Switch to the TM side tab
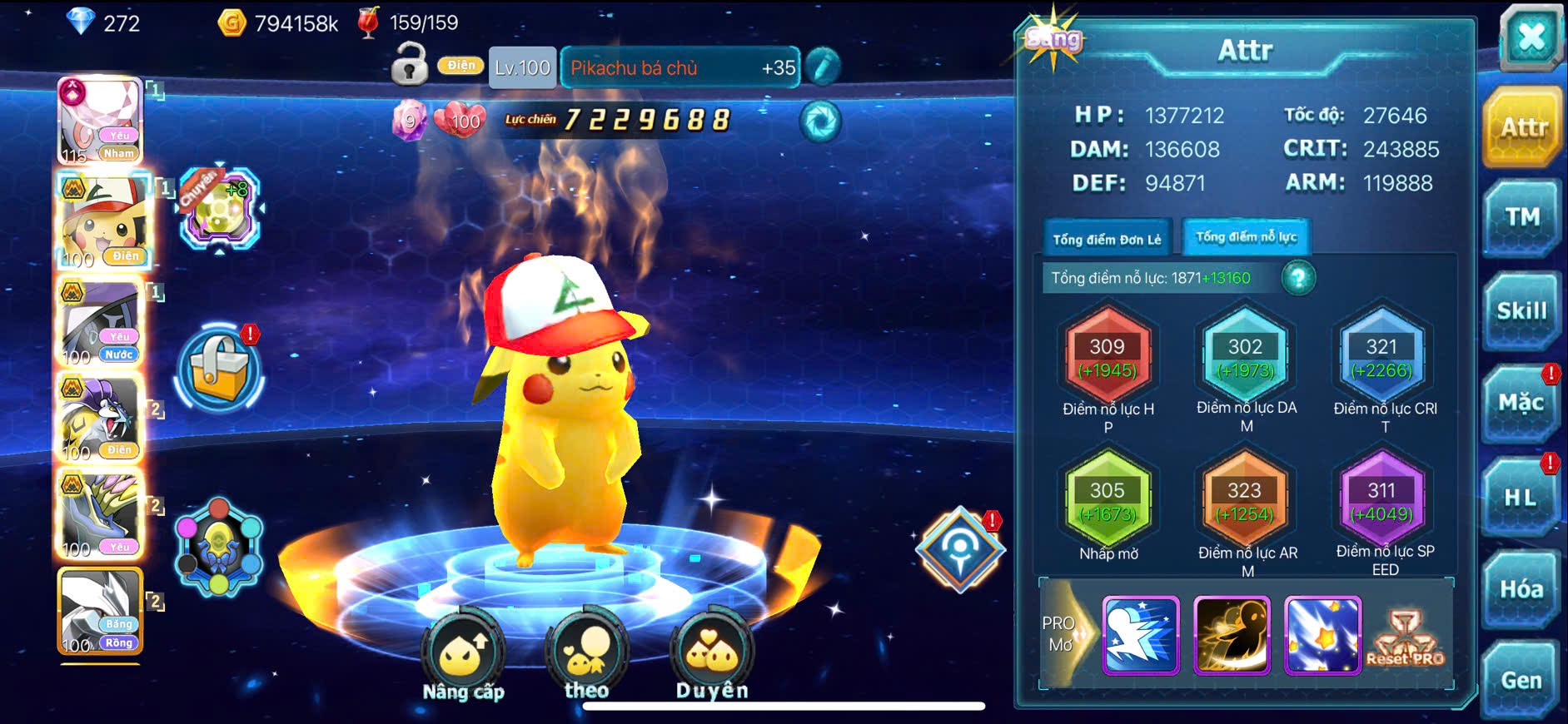Image resolution: width=1568 pixels, height=724 pixels. 1521,218
